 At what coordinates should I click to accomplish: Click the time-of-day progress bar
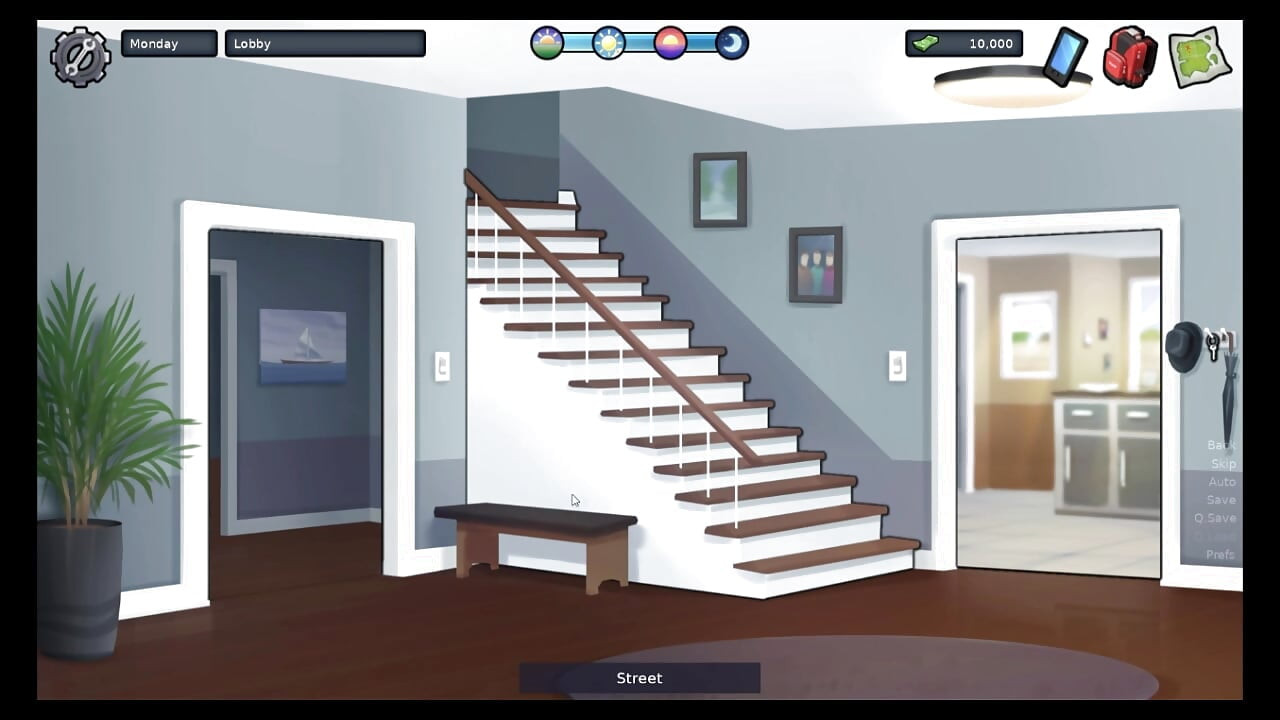tap(639, 43)
